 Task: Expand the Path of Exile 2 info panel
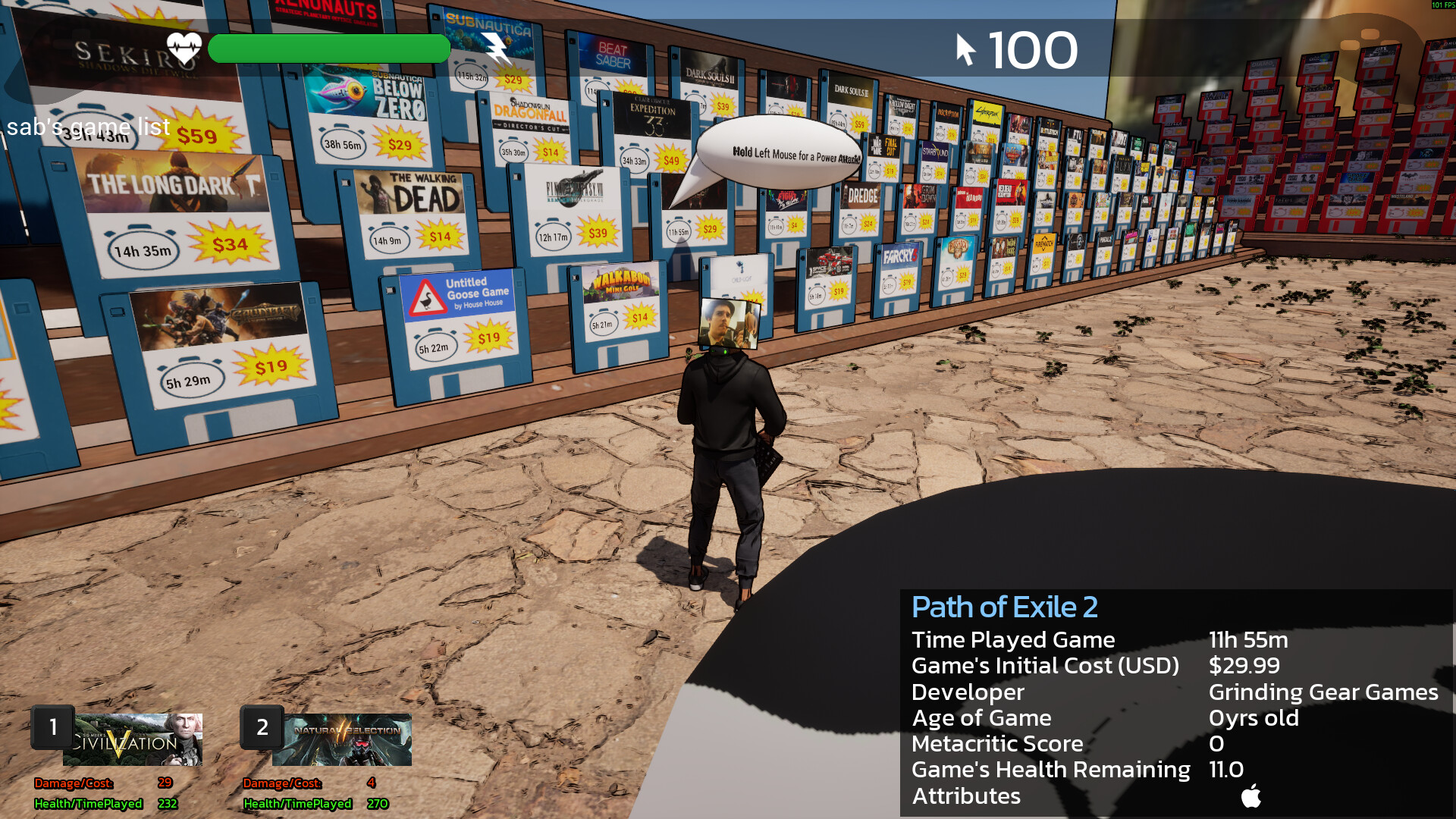tap(1005, 607)
